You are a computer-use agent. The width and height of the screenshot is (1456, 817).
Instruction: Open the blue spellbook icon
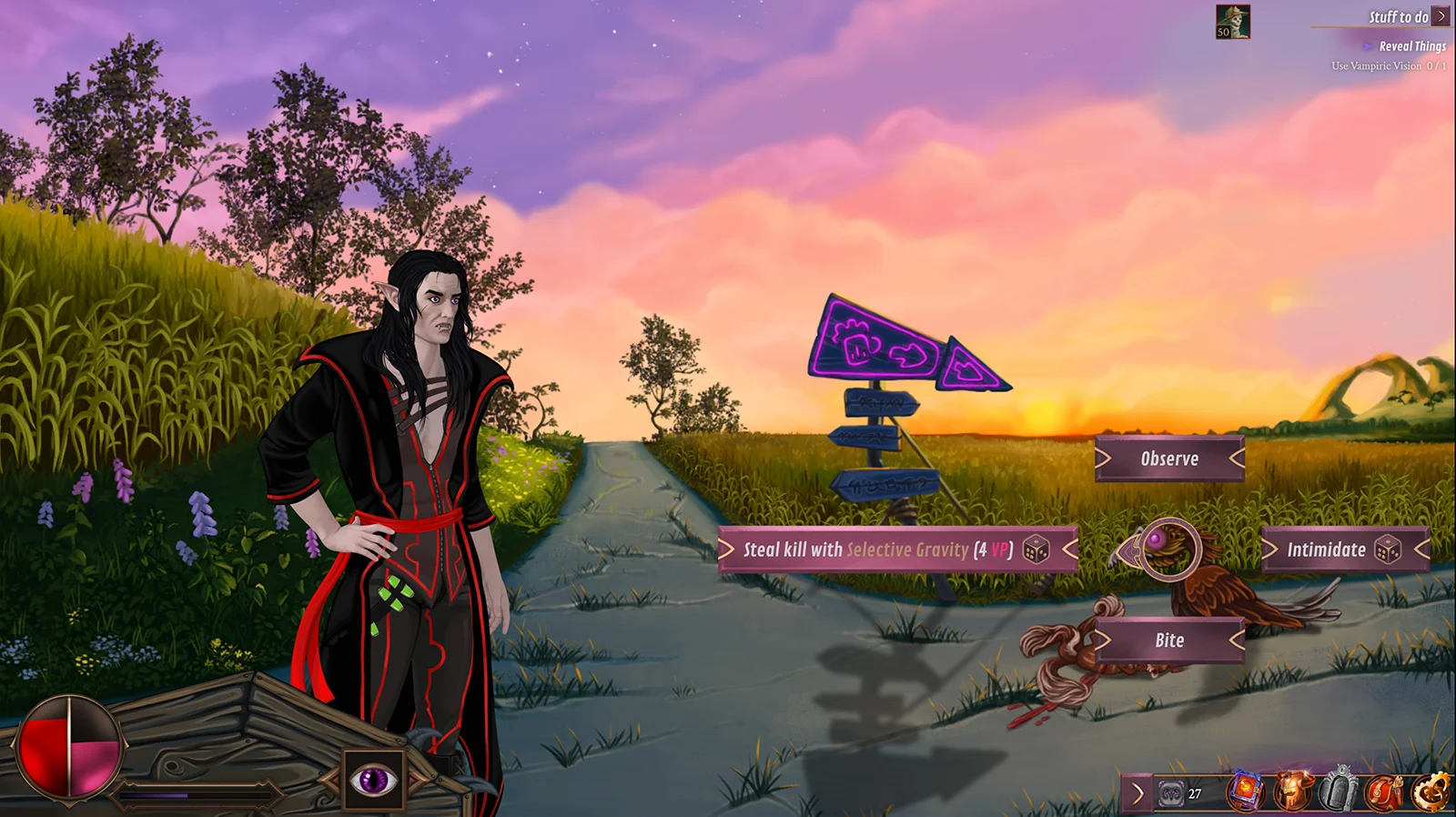pyautogui.click(x=1246, y=792)
